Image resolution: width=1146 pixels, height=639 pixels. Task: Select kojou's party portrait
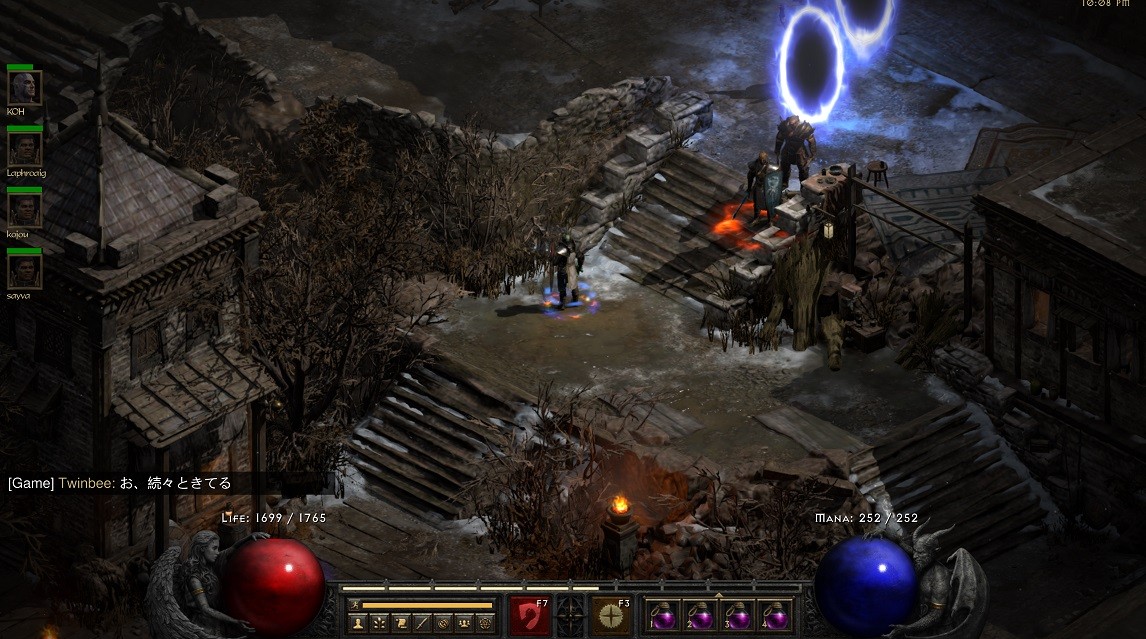[24, 209]
